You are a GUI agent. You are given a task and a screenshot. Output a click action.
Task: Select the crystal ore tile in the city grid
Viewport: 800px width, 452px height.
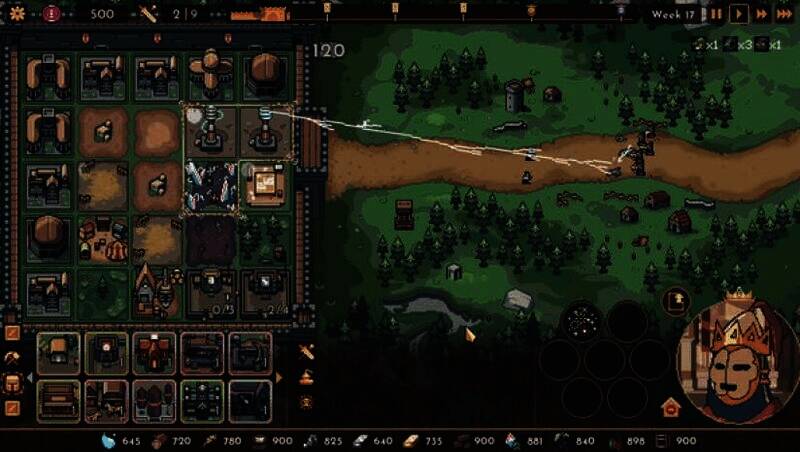pos(209,186)
